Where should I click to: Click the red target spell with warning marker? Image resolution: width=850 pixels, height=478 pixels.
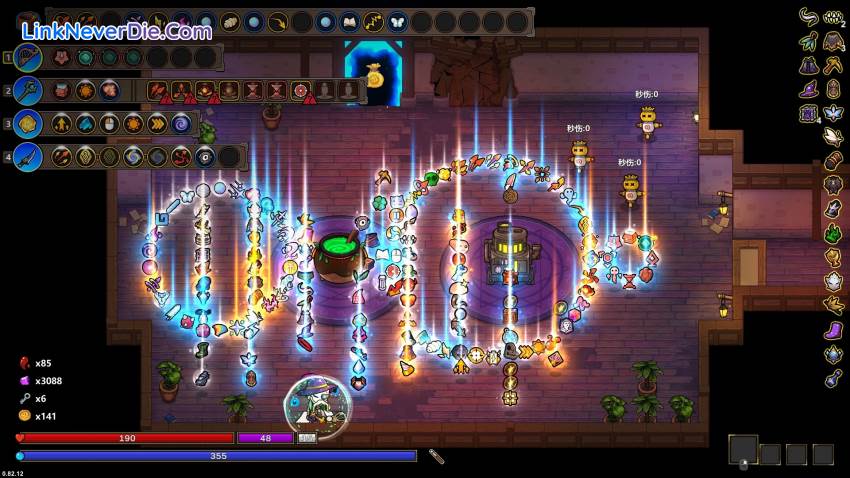click(300, 91)
